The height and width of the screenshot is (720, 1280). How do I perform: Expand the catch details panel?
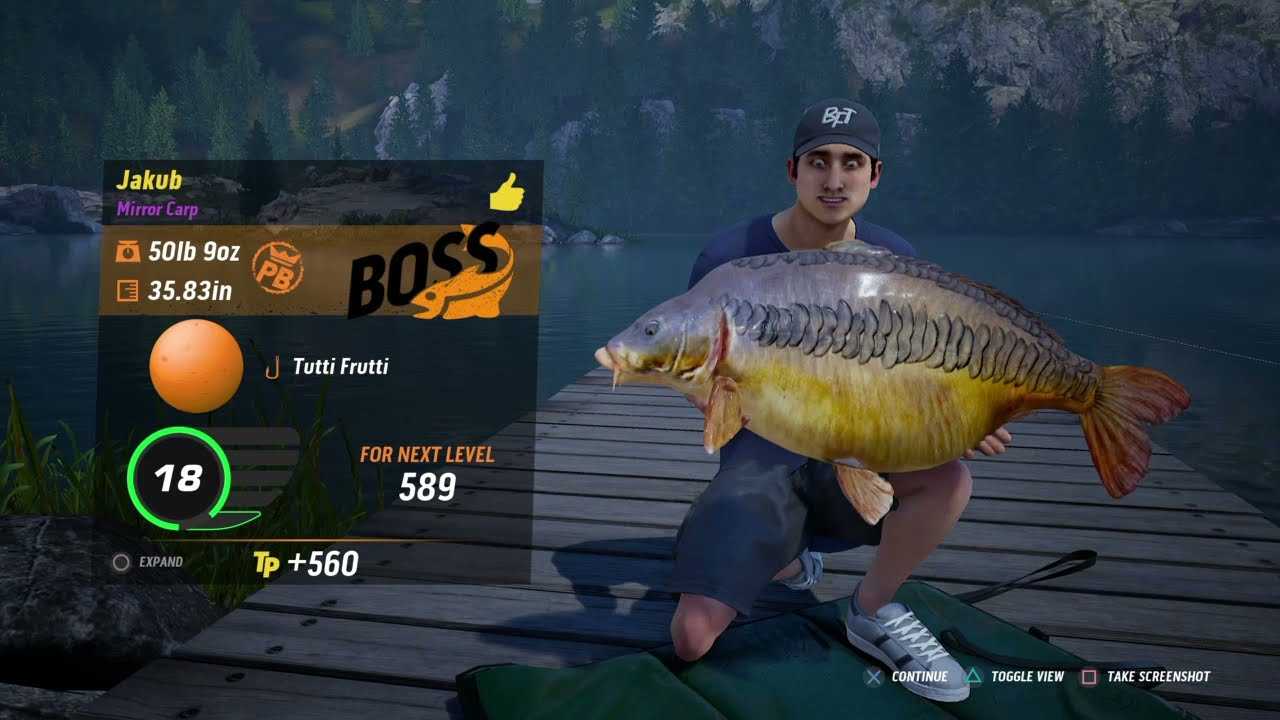coord(149,562)
